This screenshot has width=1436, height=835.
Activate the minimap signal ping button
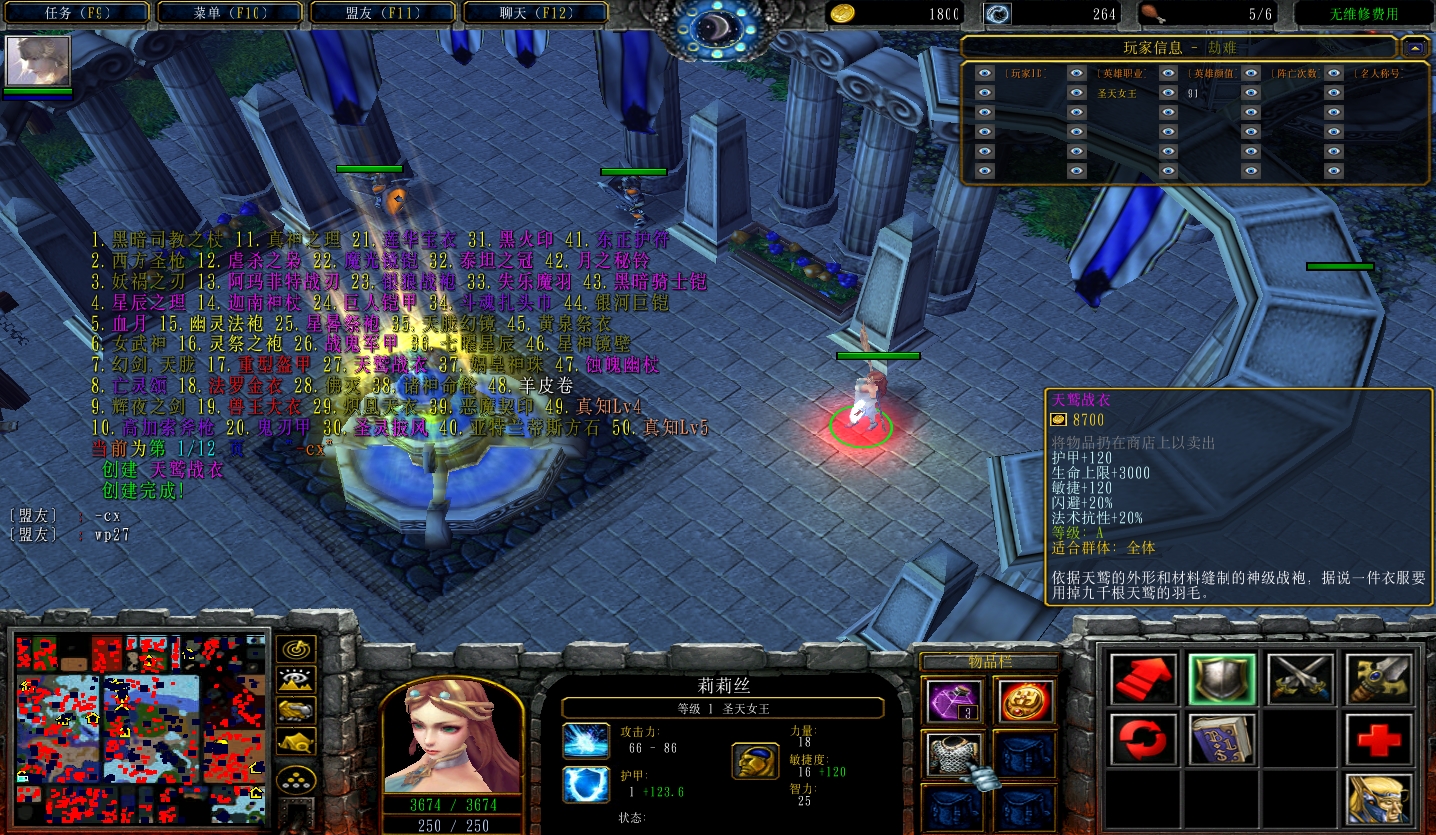click(296, 649)
